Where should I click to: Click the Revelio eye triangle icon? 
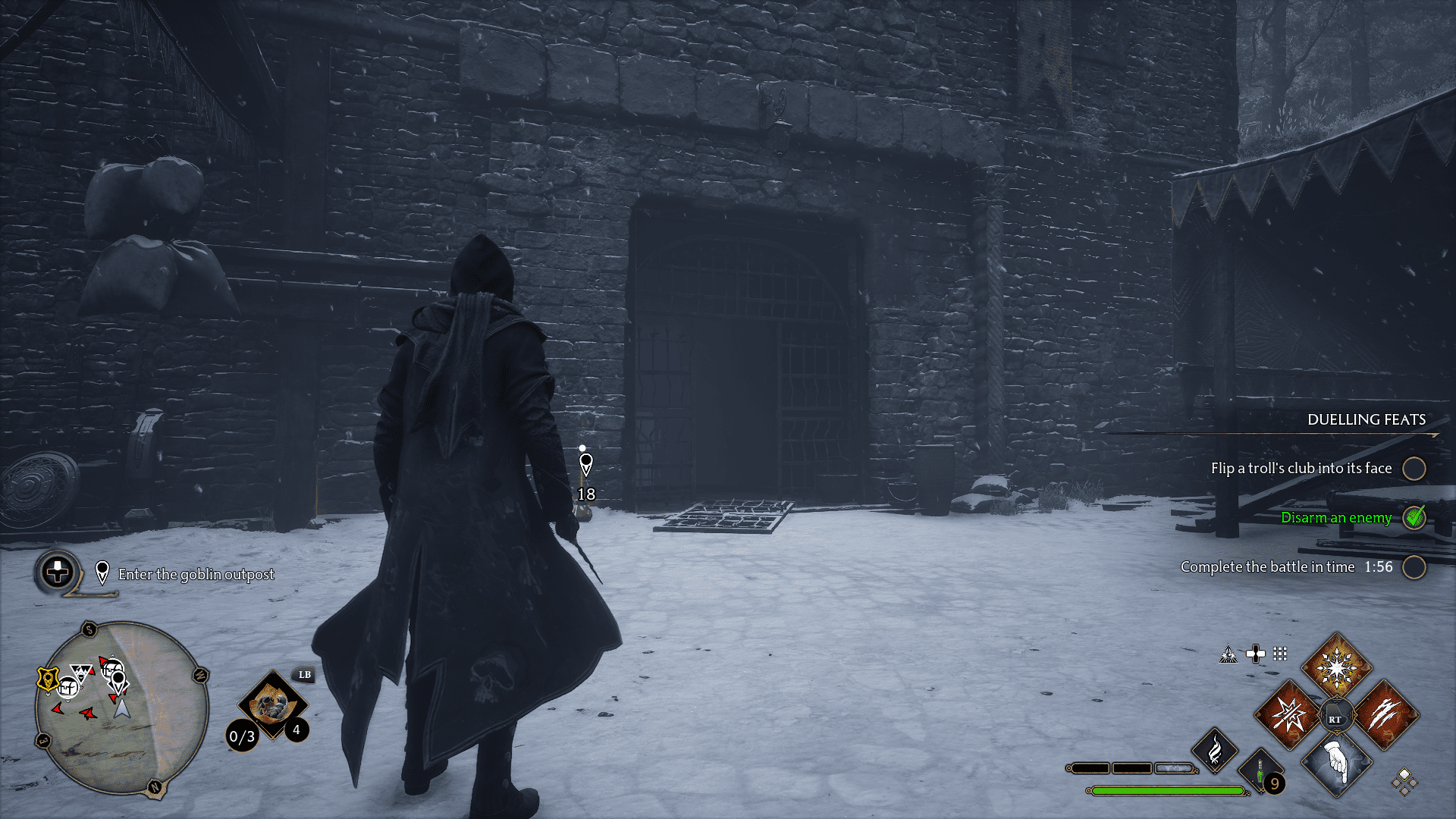pos(1228,654)
